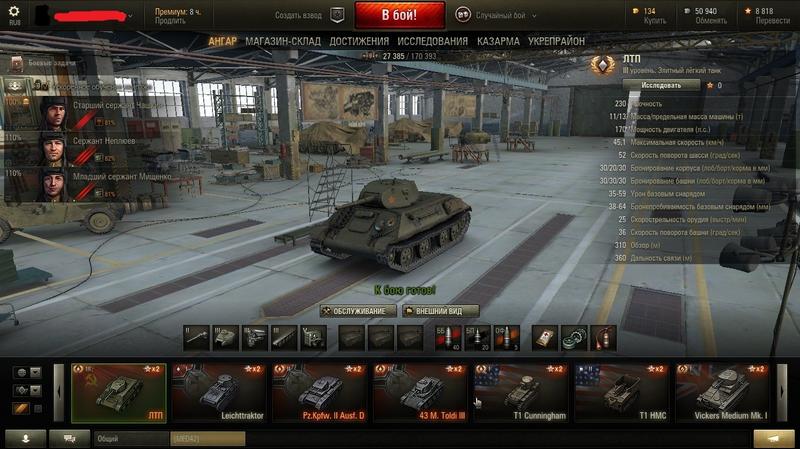The height and width of the screenshot is (449, 800).
Task: Go to the Казарма tab
Action: coord(498,41)
